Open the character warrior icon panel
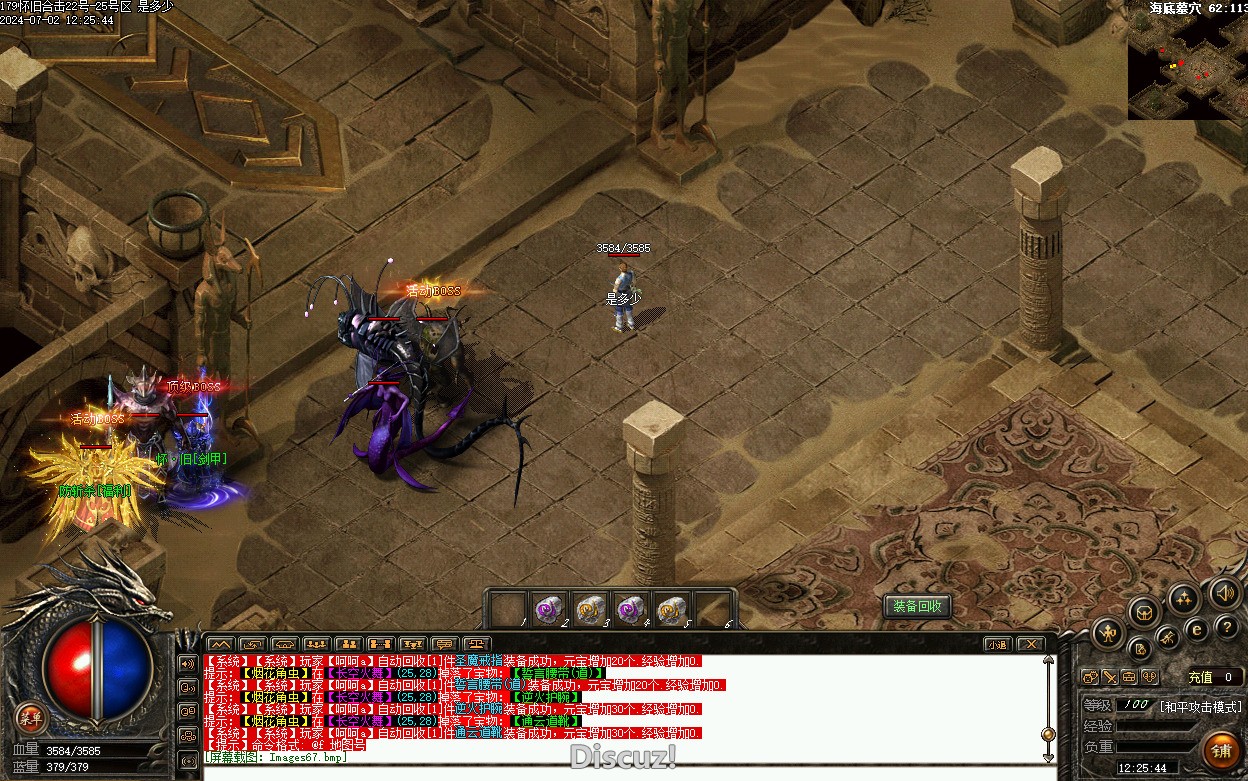The width and height of the screenshot is (1248, 781). 1108,632
